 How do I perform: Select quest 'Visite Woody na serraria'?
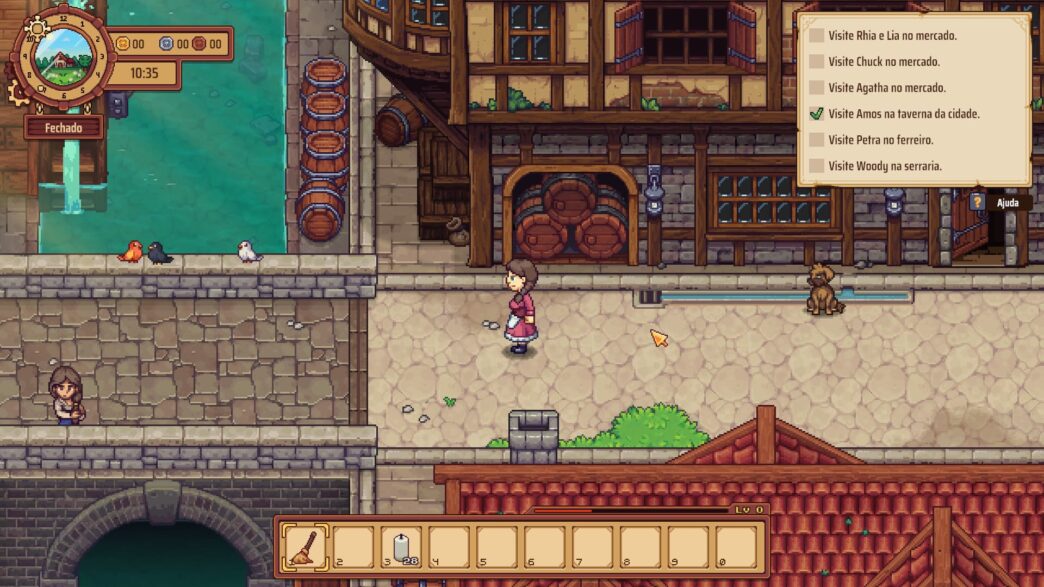884,166
